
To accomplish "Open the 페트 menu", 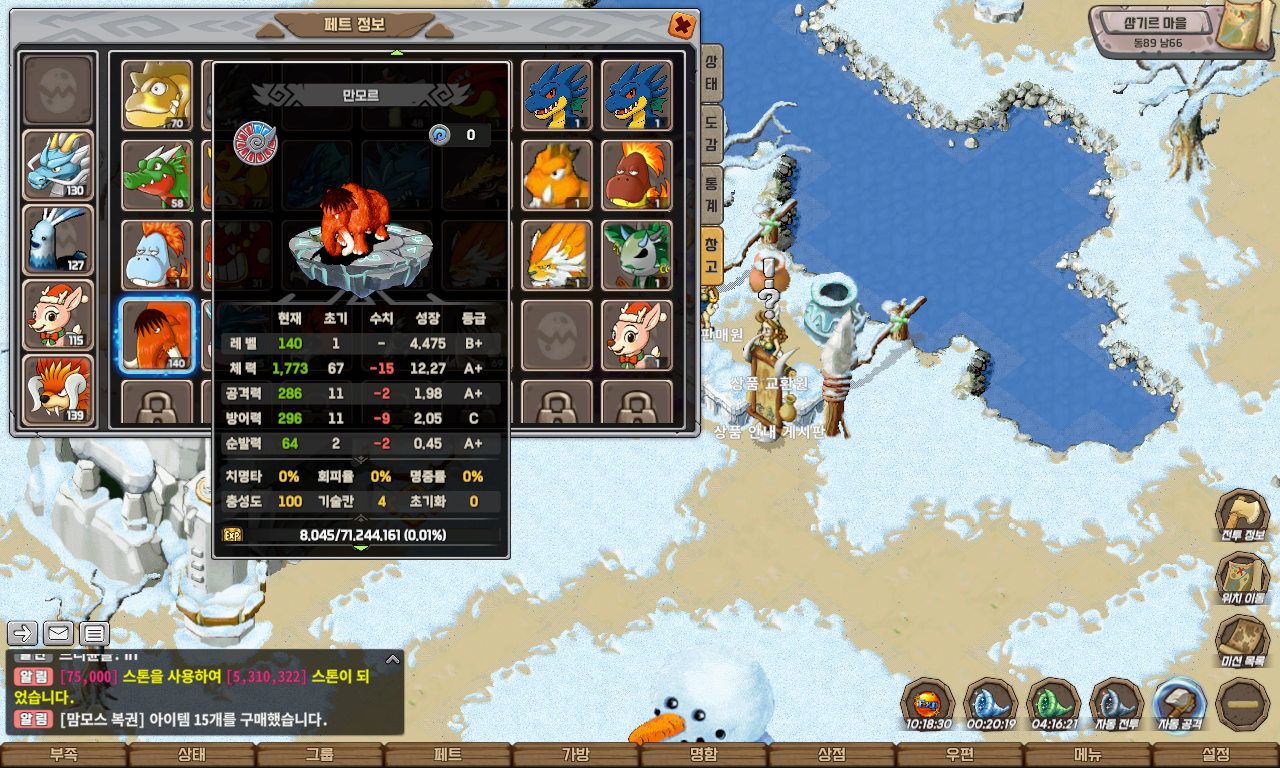I will pos(447,755).
